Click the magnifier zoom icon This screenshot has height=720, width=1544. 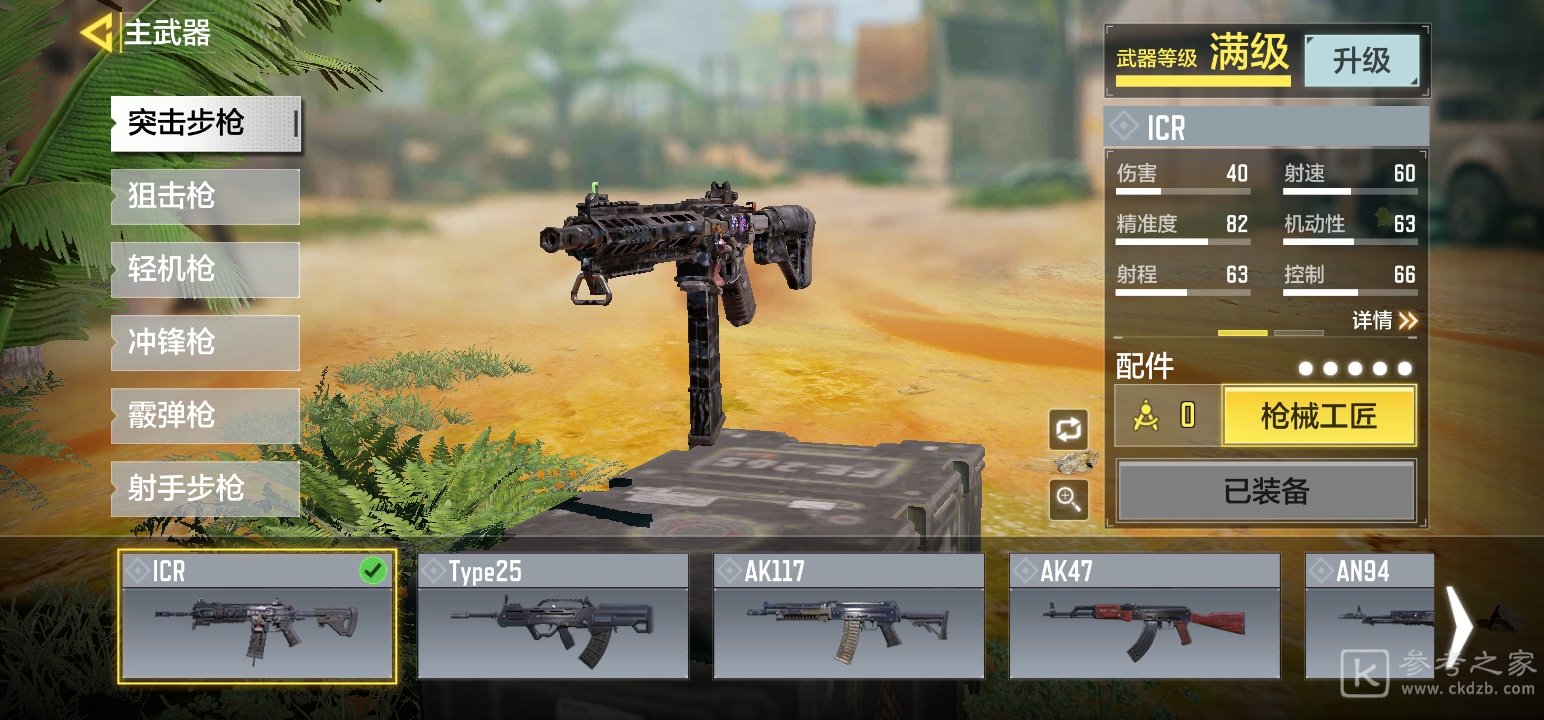tap(1068, 498)
